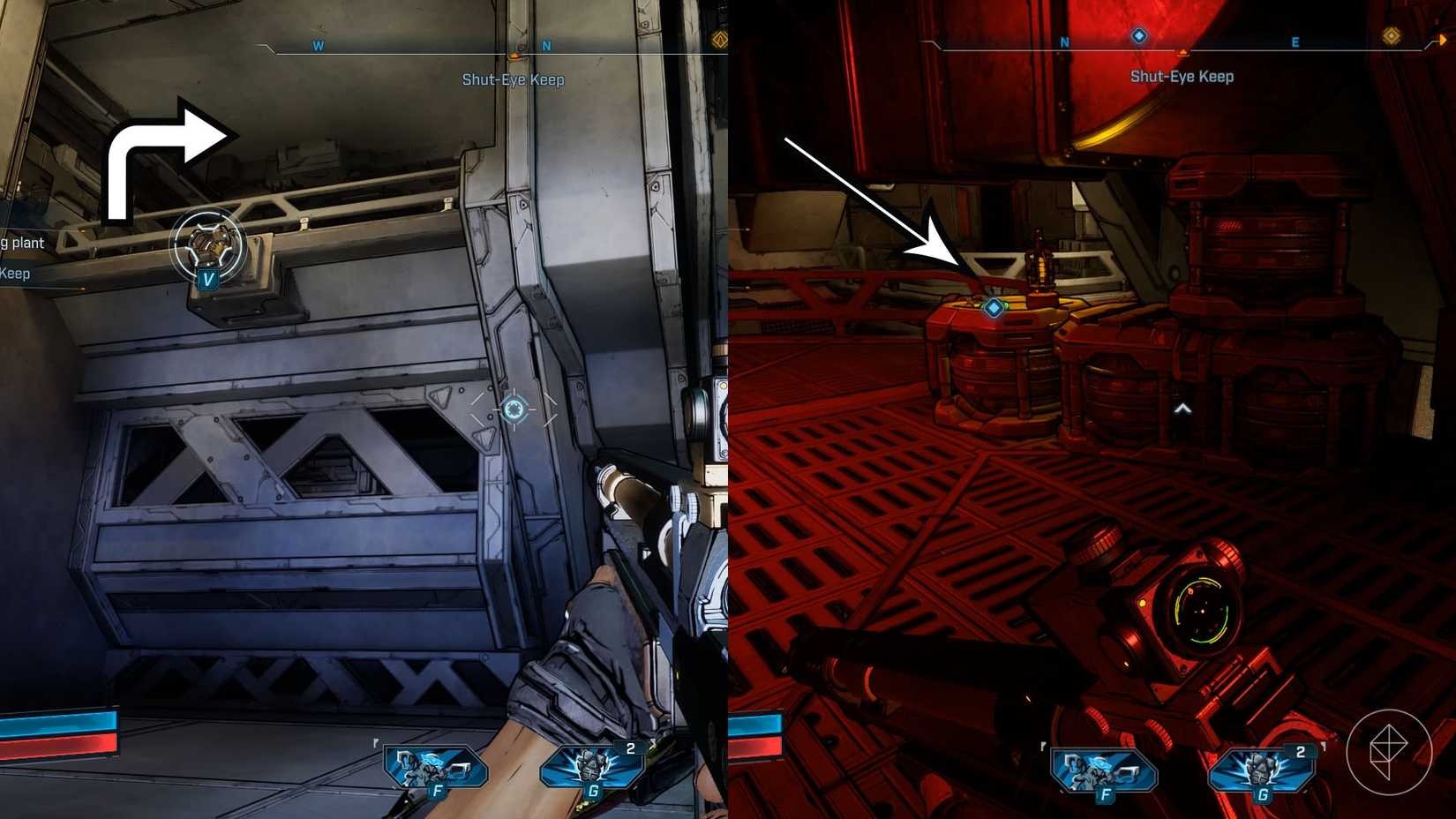Click the G grenade icon in right view

[x=1262, y=768]
